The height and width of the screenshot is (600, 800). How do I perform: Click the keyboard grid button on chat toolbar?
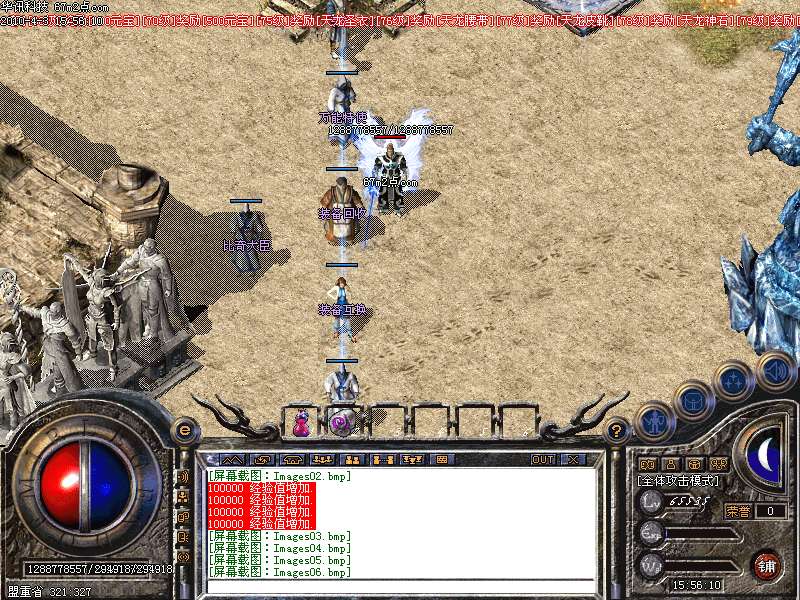coord(441,459)
